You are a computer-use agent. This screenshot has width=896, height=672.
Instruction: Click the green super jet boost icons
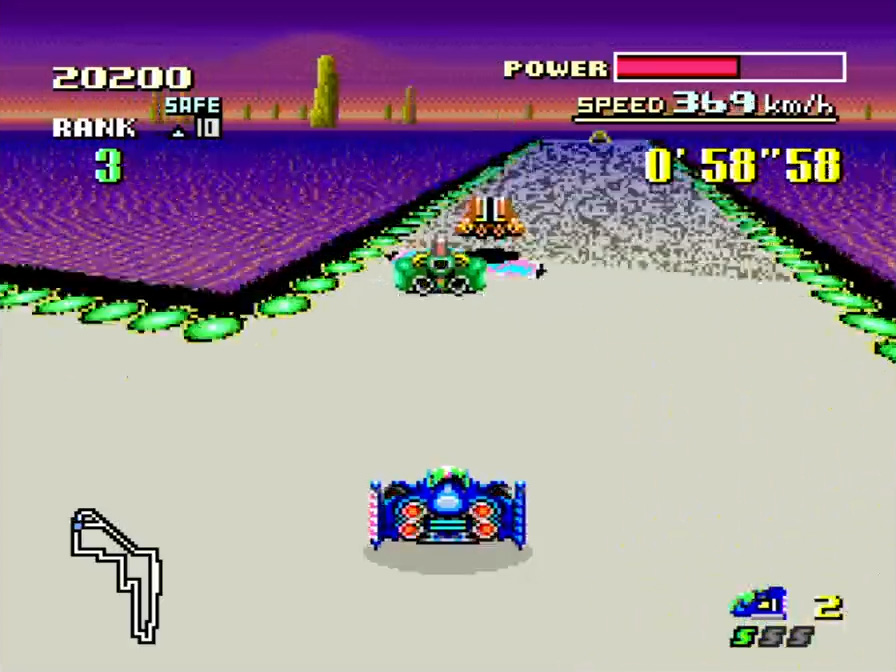coord(772,637)
